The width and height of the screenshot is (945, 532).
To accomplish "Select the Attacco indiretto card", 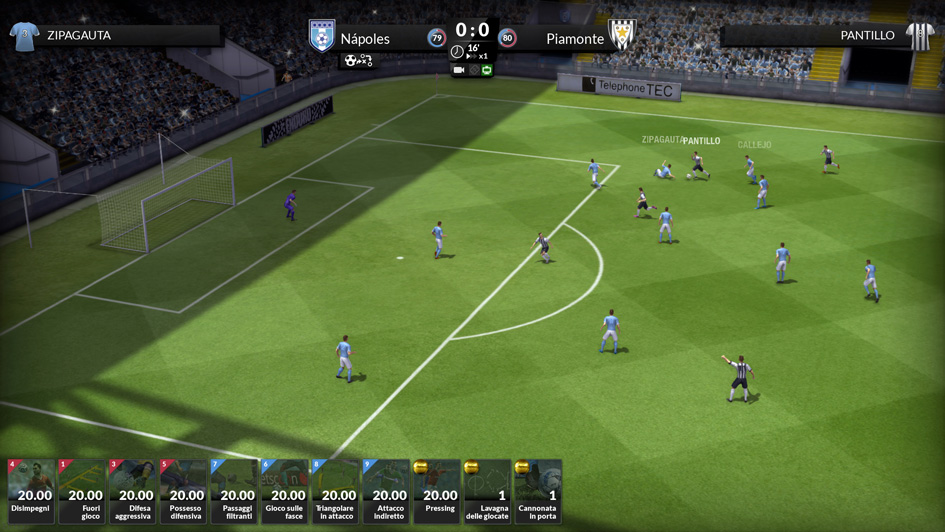I will [387, 491].
